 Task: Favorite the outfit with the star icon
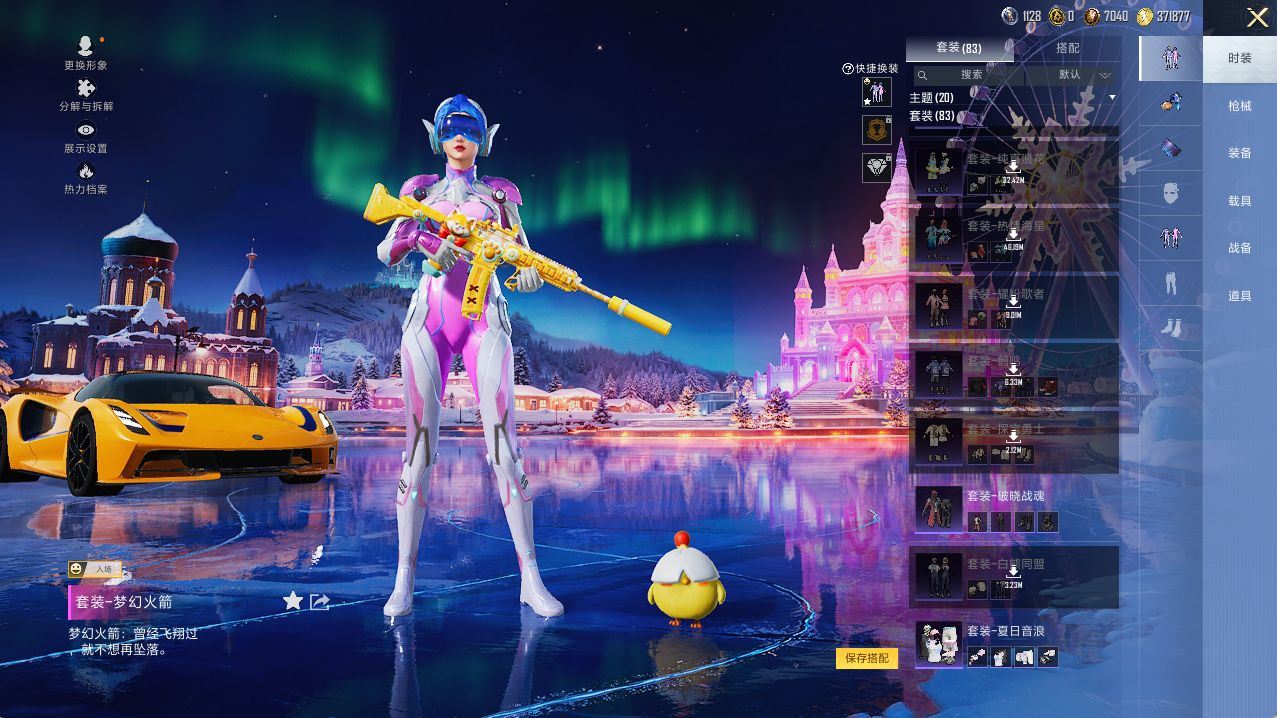(293, 600)
